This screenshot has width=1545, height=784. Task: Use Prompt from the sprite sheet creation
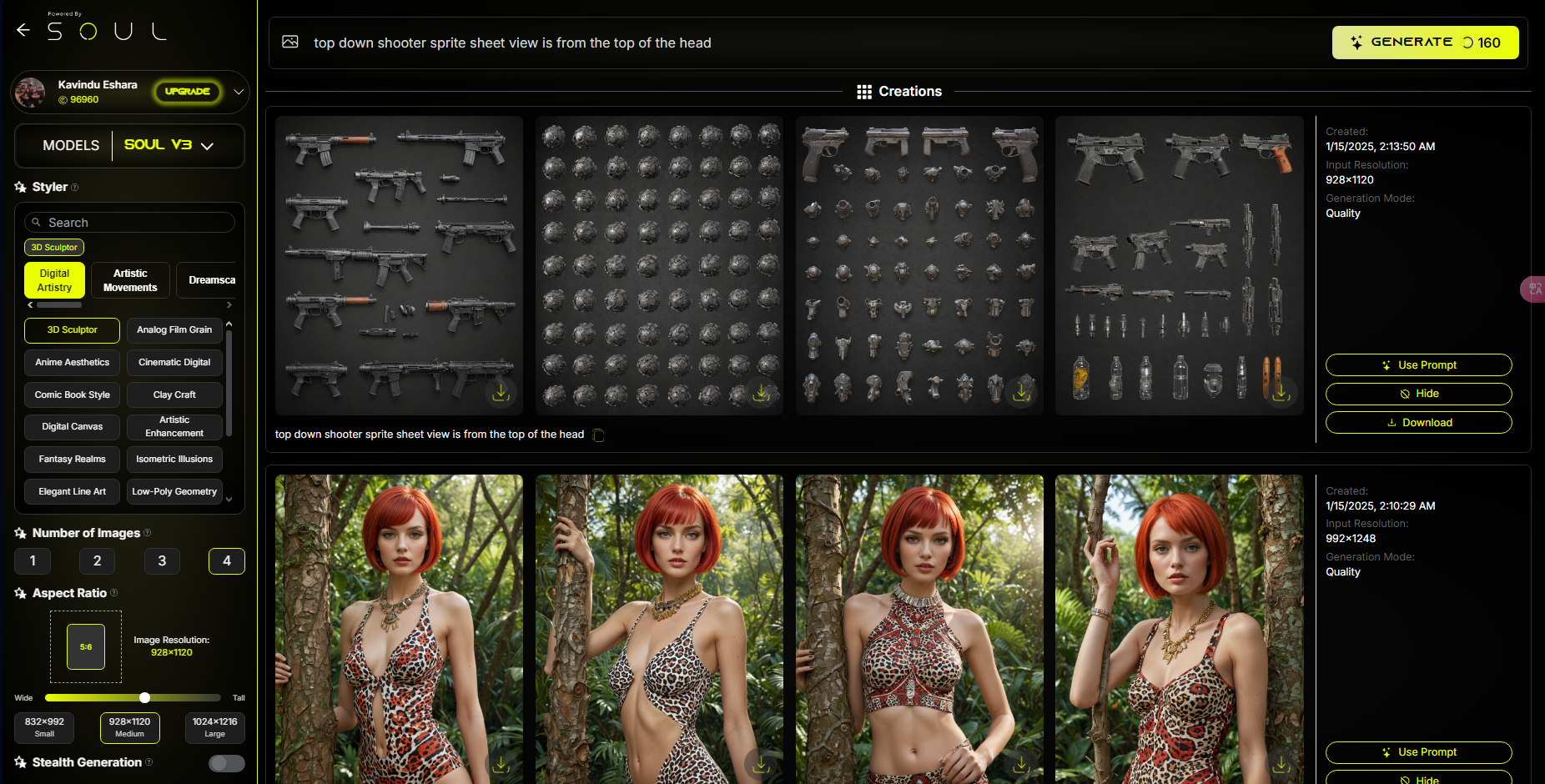point(1418,365)
